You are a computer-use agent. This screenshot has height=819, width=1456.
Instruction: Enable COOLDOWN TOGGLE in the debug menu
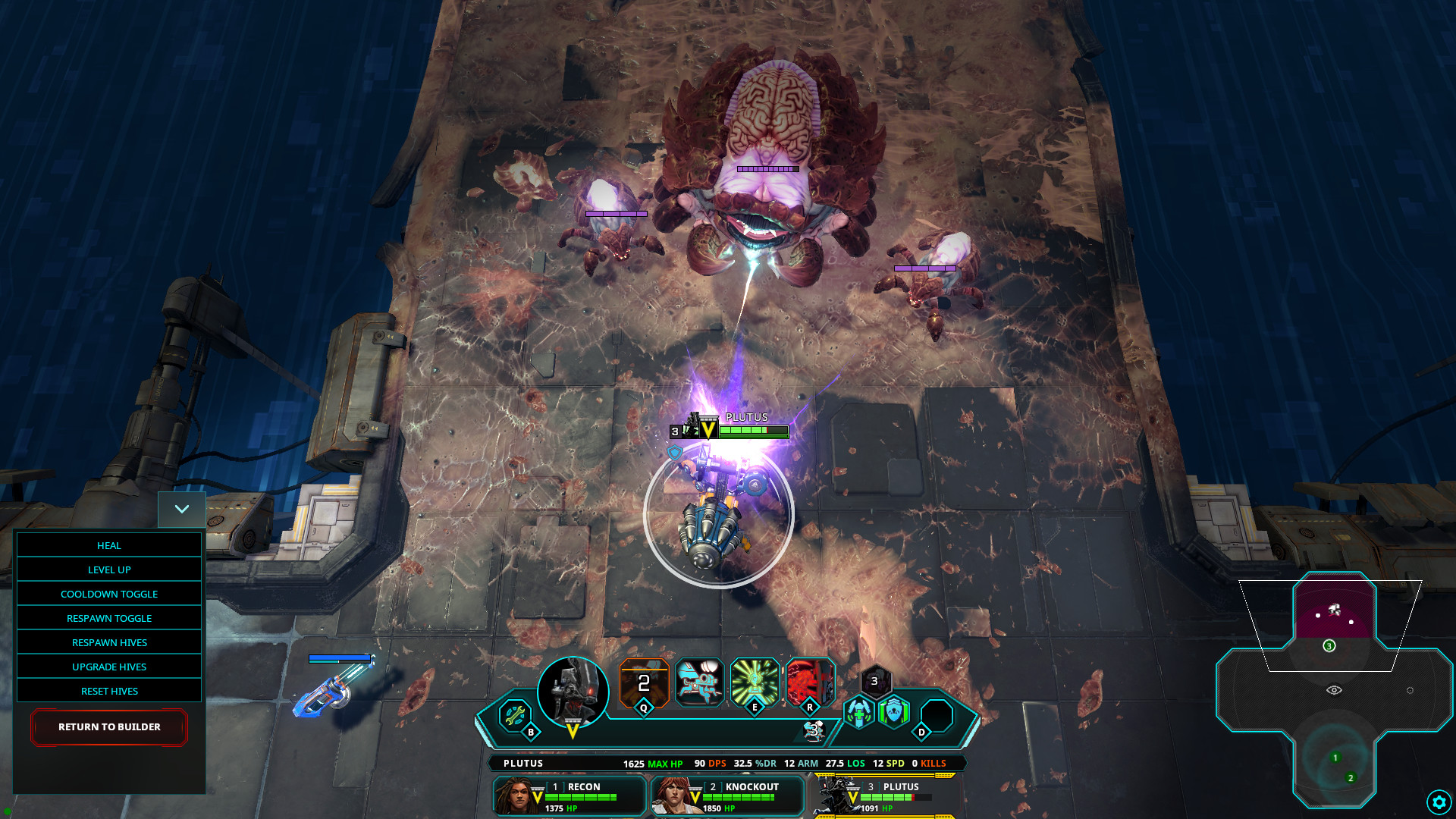(108, 594)
